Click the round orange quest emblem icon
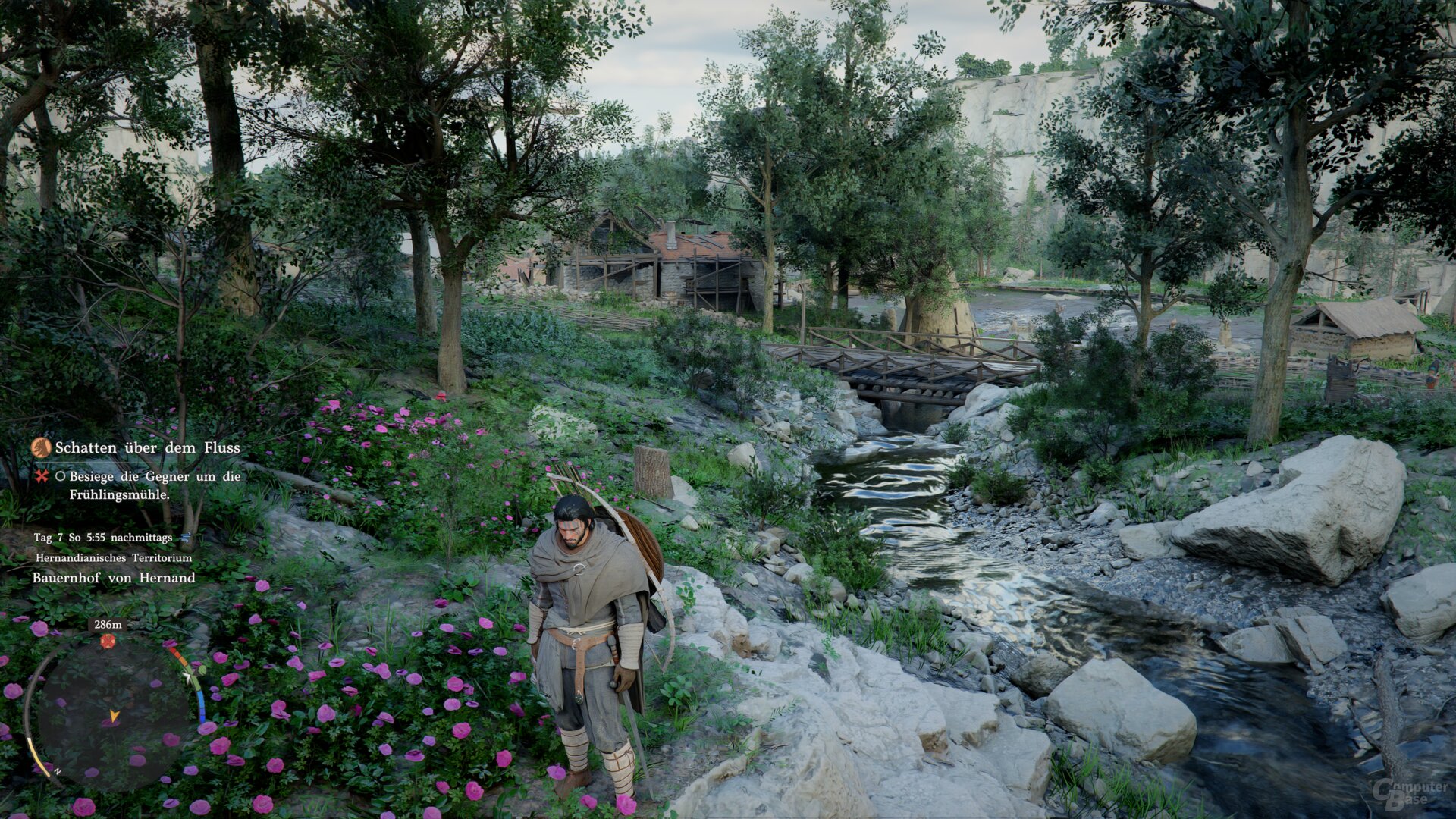 point(41,447)
